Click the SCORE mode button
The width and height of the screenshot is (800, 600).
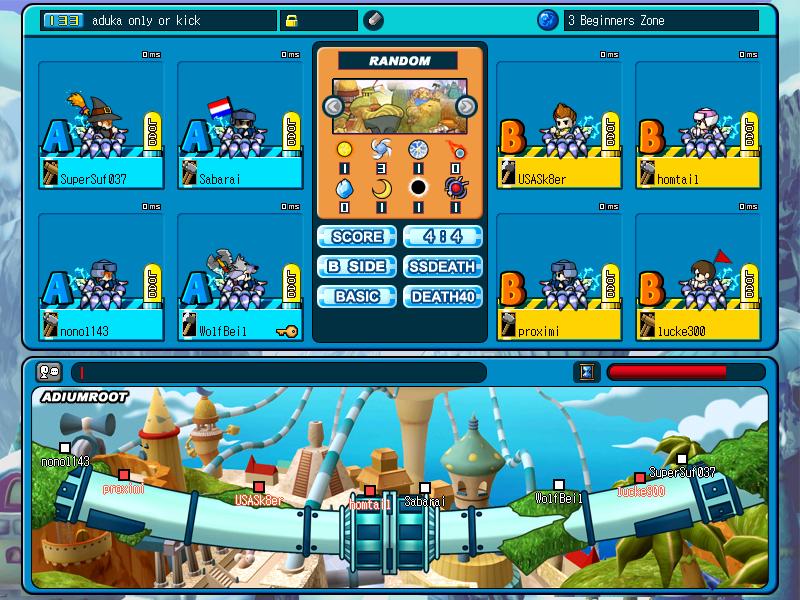357,237
